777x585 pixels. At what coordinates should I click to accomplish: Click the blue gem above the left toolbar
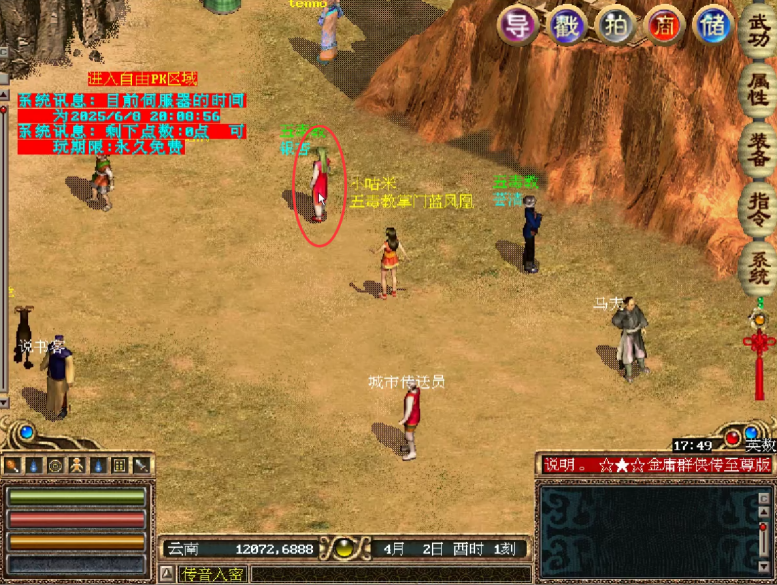(26, 433)
